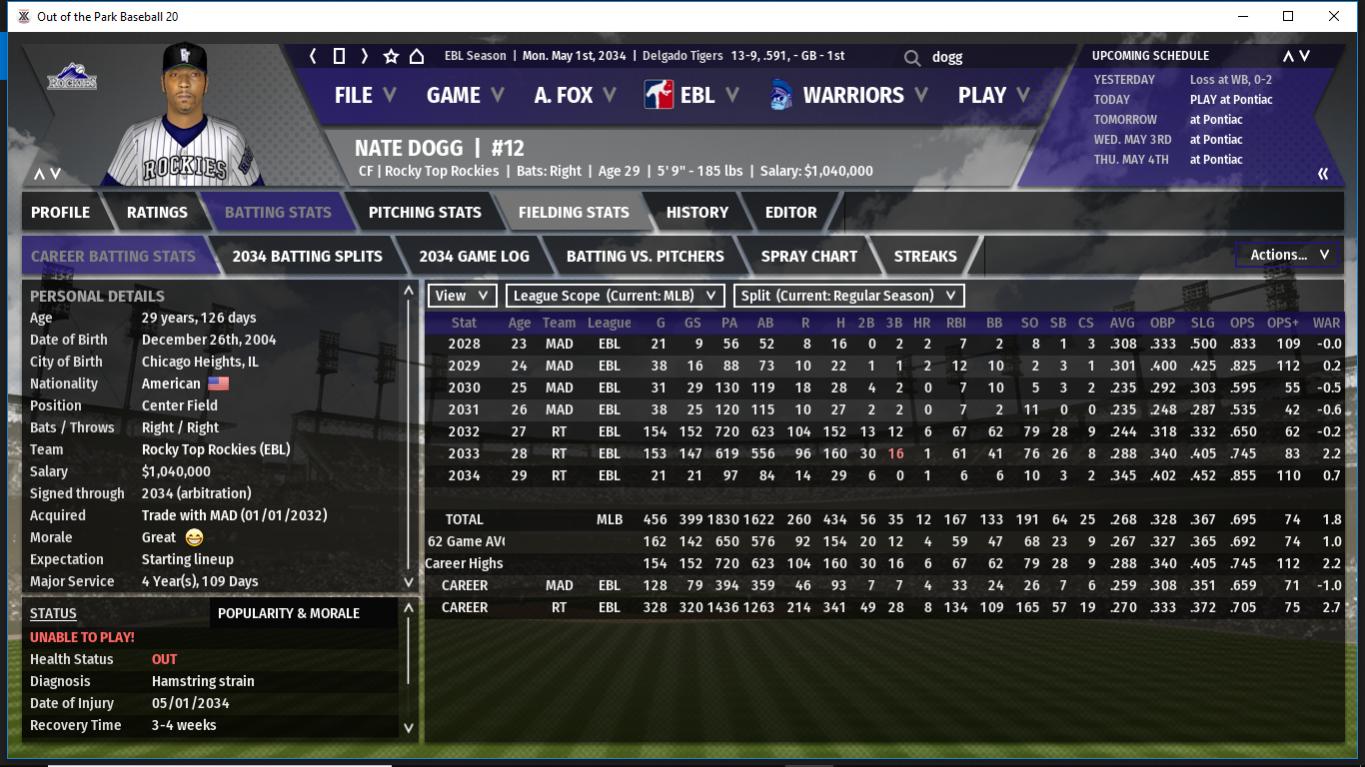Viewport: 1365px width, 767px height.
Task: Open the League Scope dropdown
Action: (615, 295)
